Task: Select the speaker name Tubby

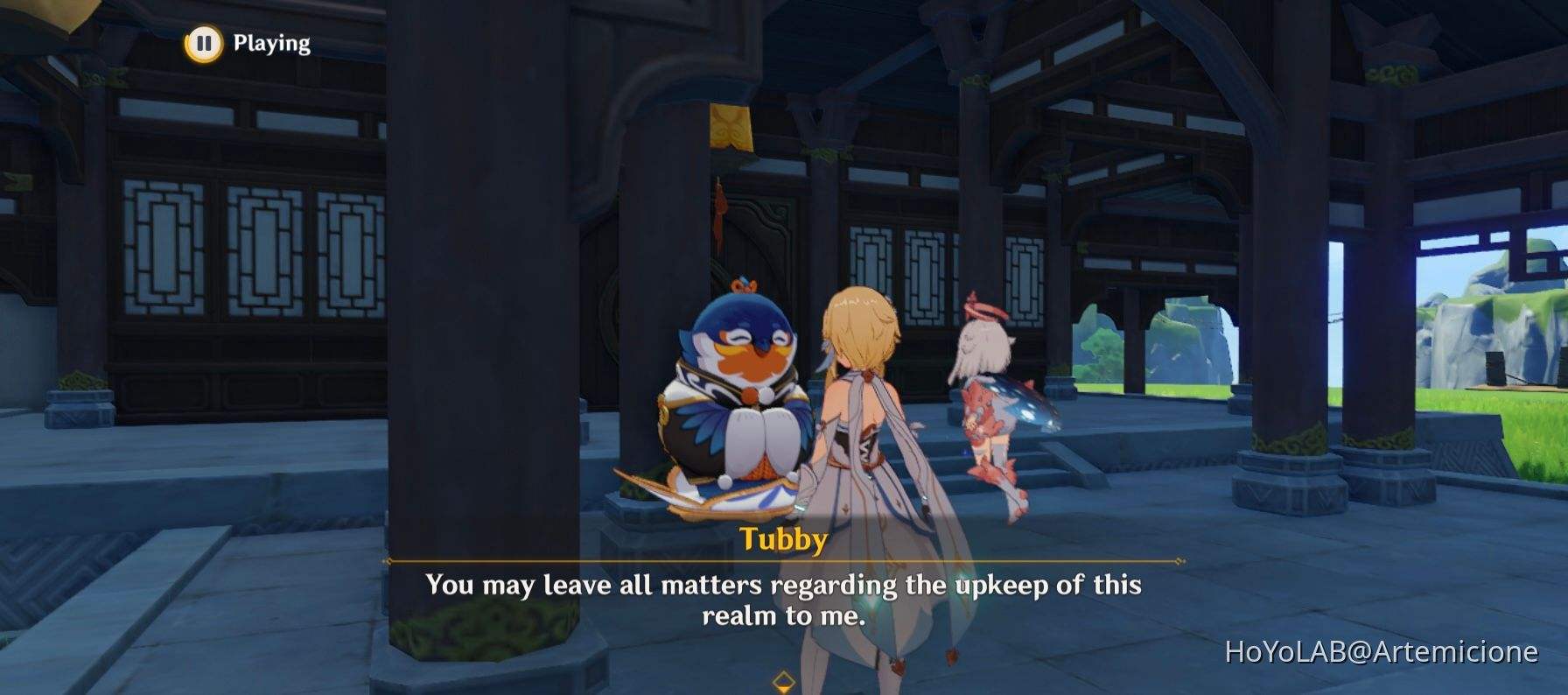Action: point(783,540)
